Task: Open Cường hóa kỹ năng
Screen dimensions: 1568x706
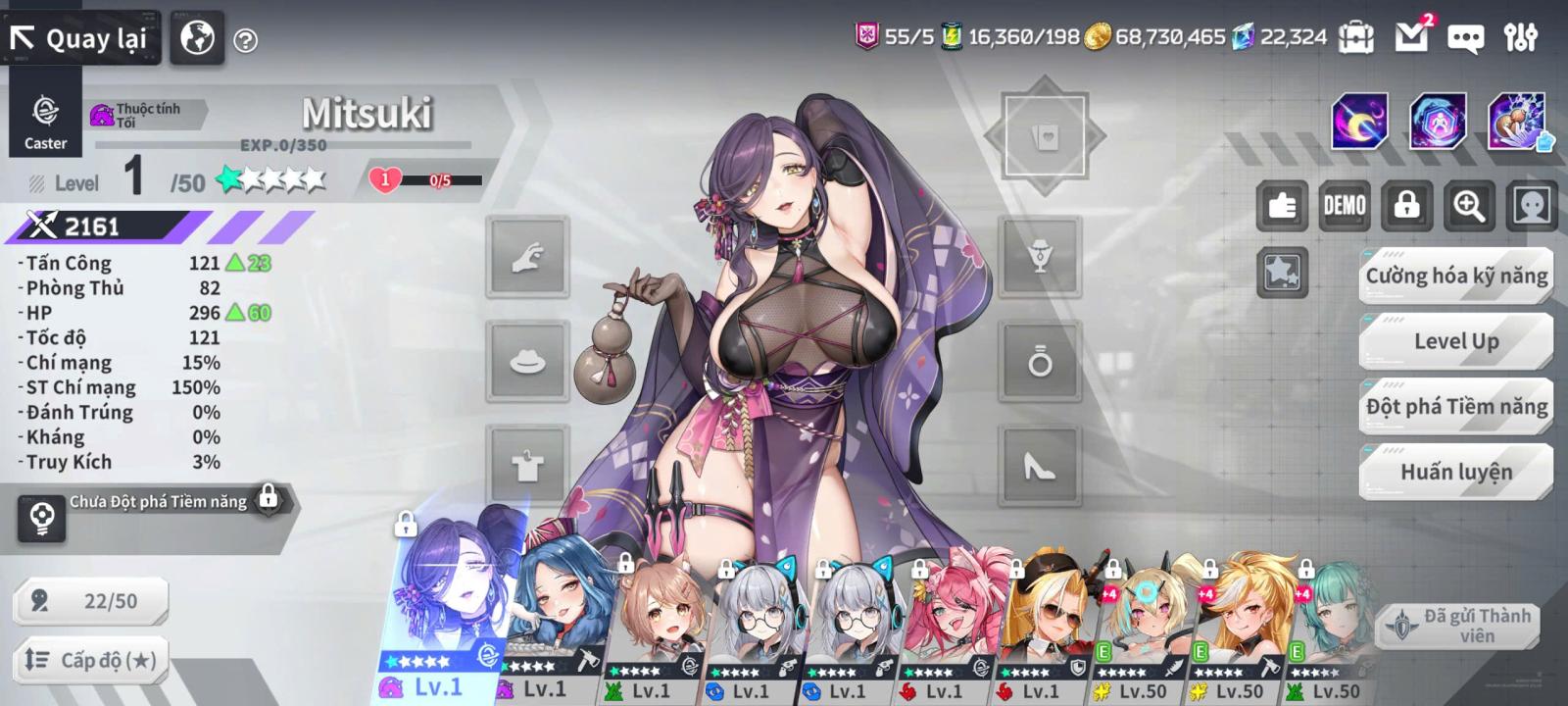Action: (1456, 277)
